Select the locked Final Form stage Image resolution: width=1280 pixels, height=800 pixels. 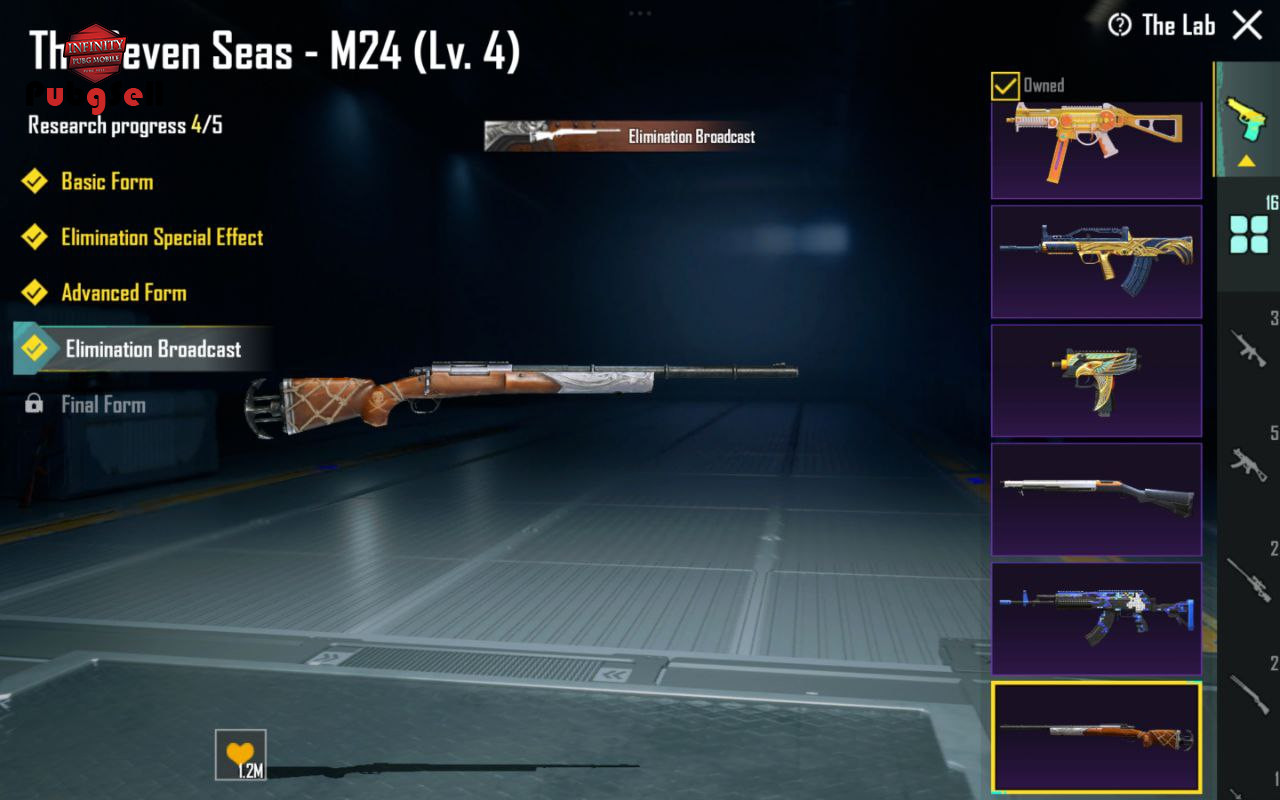pos(102,405)
